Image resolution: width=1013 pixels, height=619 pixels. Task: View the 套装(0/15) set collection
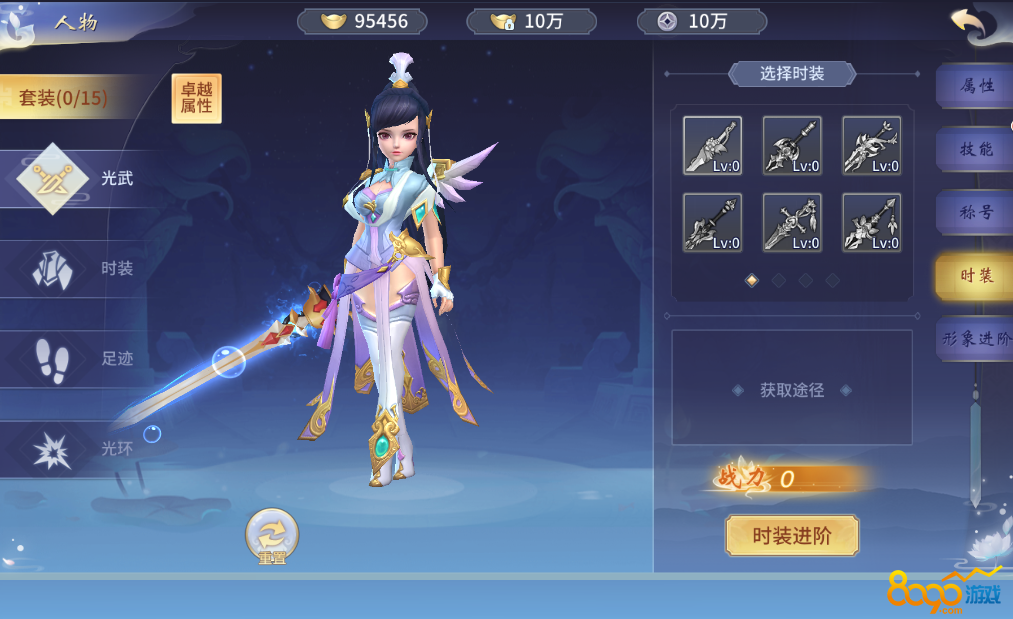point(65,98)
